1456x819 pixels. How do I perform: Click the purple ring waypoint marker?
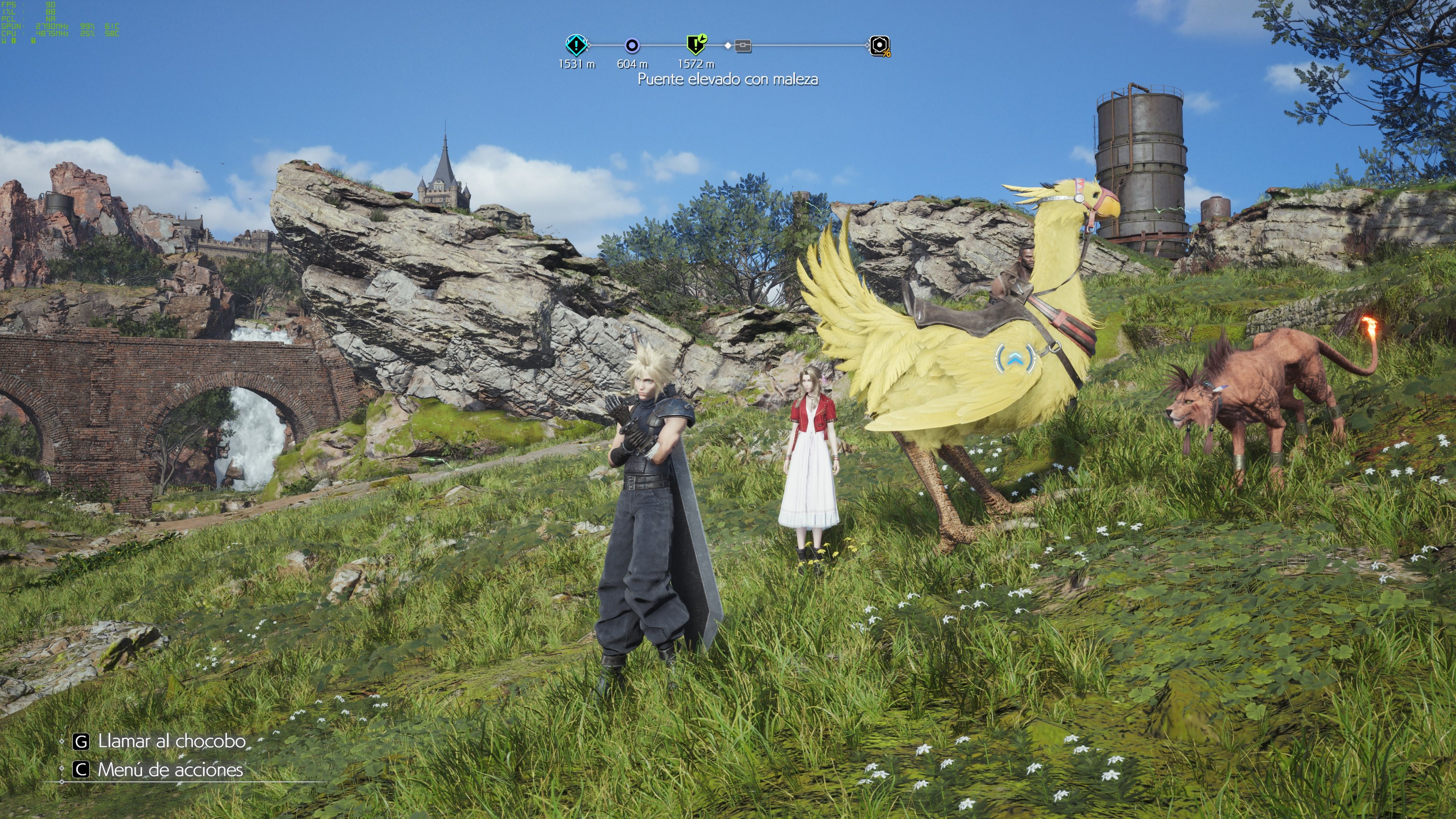(632, 45)
